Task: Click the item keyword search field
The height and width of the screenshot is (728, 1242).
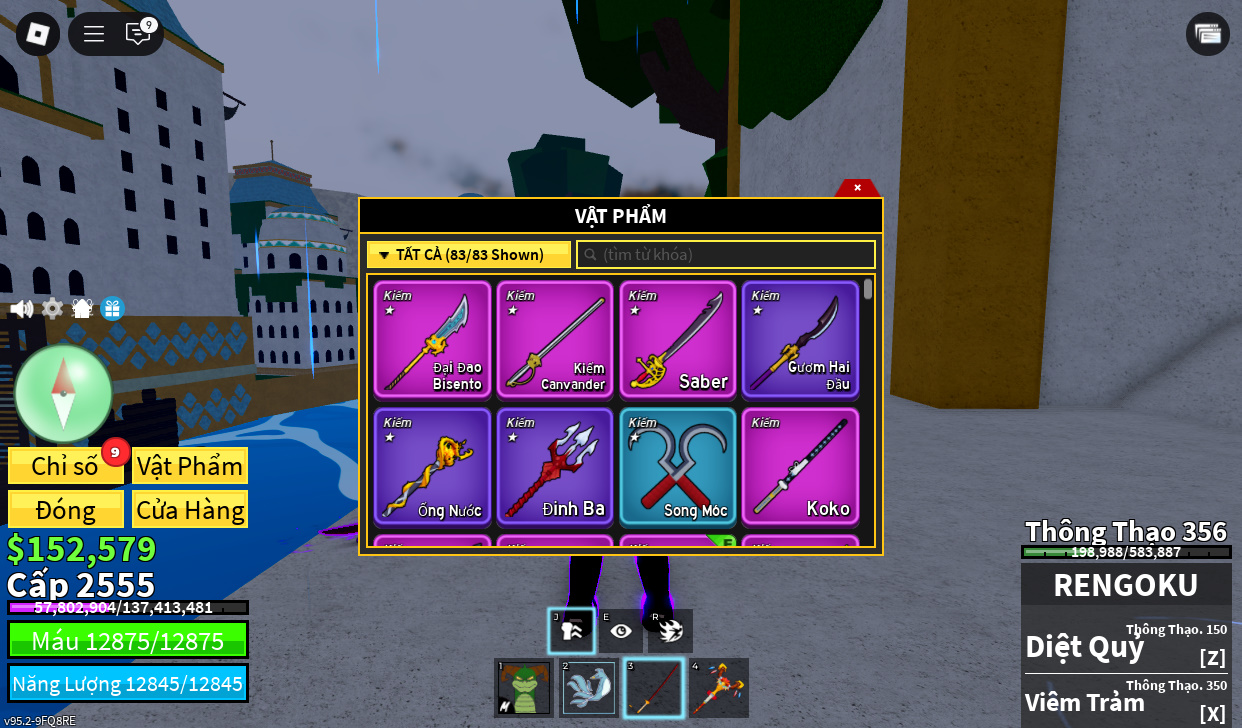Action: [x=726, y=255]
